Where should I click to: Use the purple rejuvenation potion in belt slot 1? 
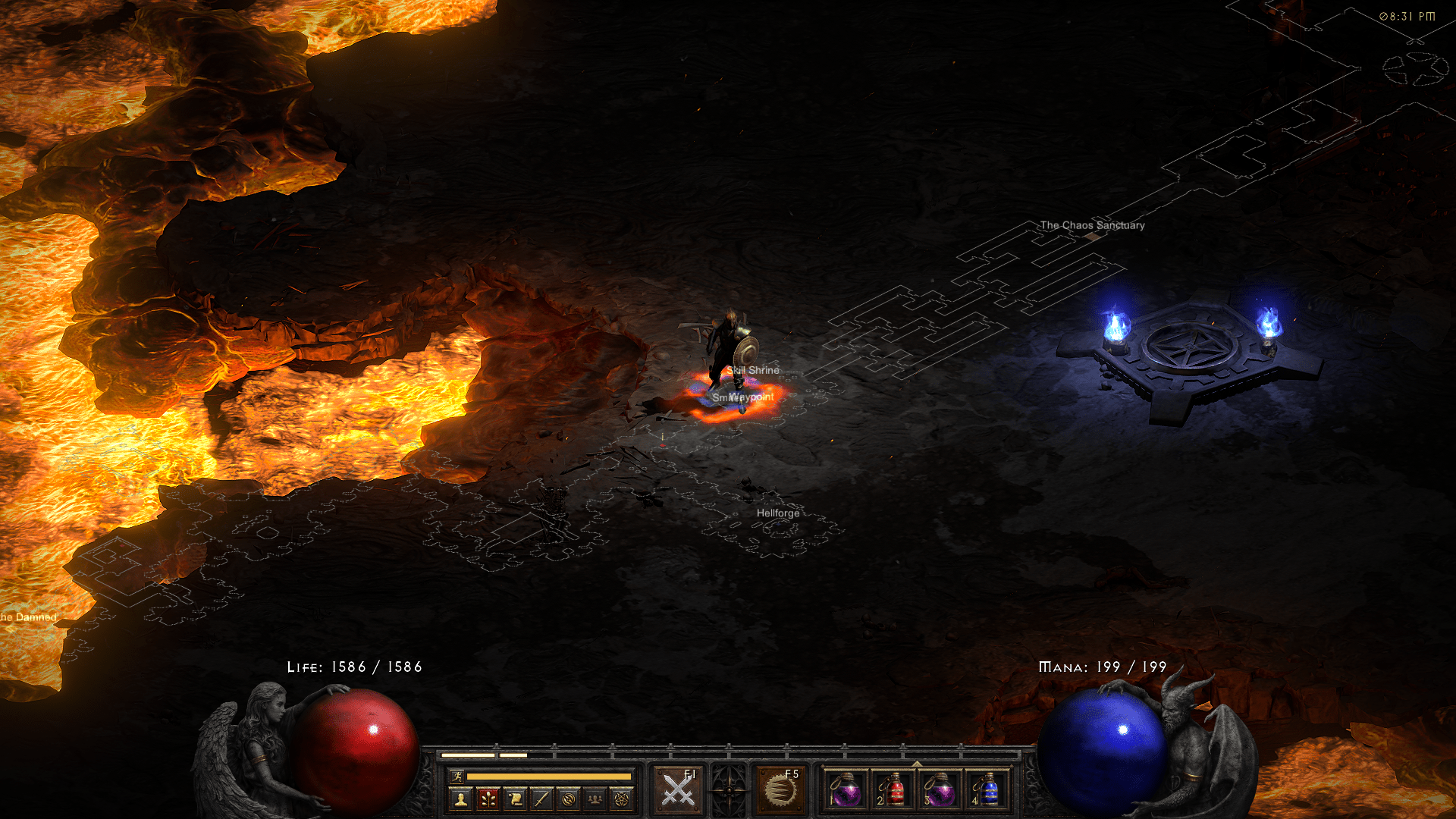[846, 791]
